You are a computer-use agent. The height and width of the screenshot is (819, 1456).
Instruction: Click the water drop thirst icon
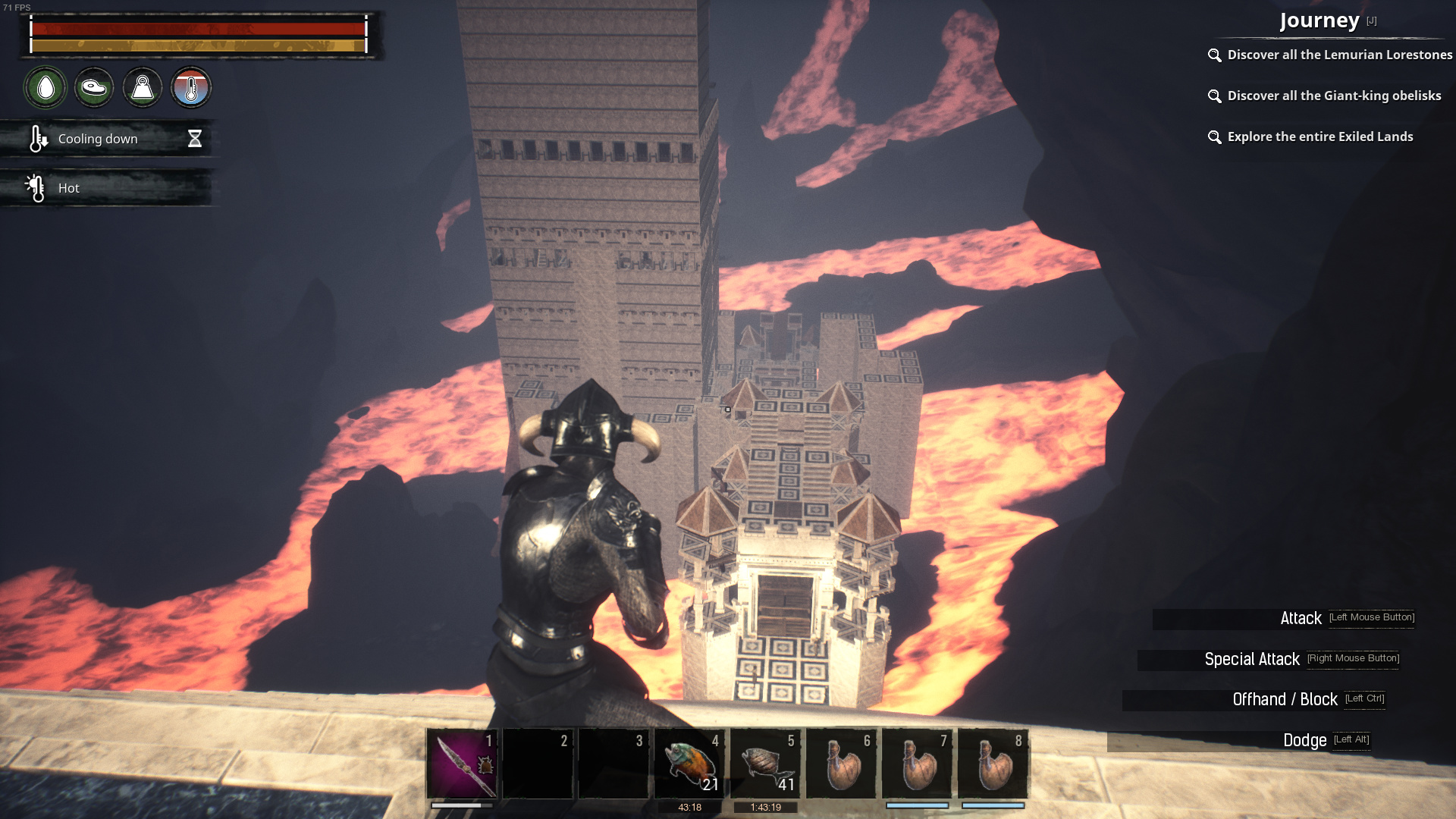pos(45,88)
